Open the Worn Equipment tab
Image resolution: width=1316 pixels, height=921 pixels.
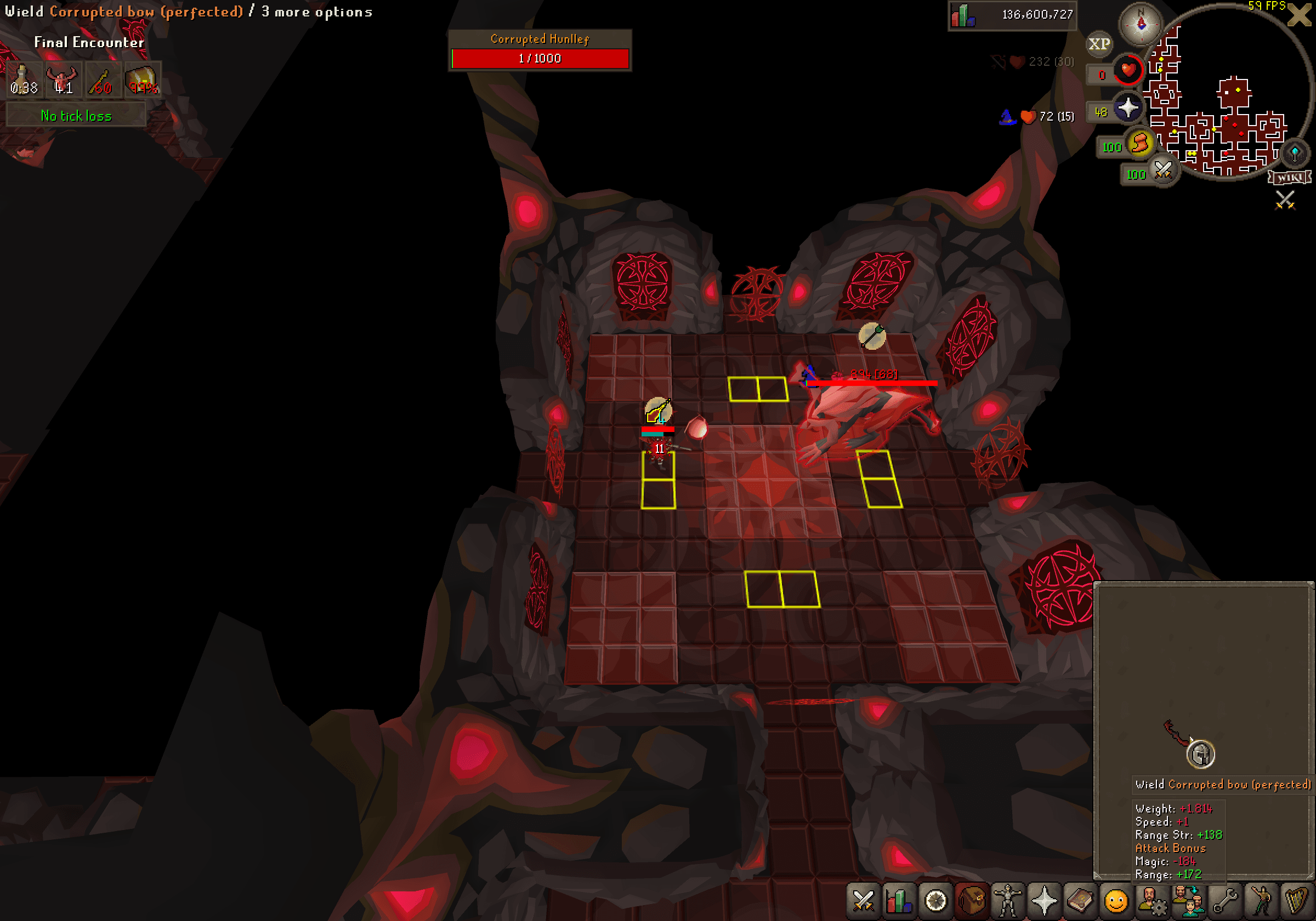tap(1008, 901)
